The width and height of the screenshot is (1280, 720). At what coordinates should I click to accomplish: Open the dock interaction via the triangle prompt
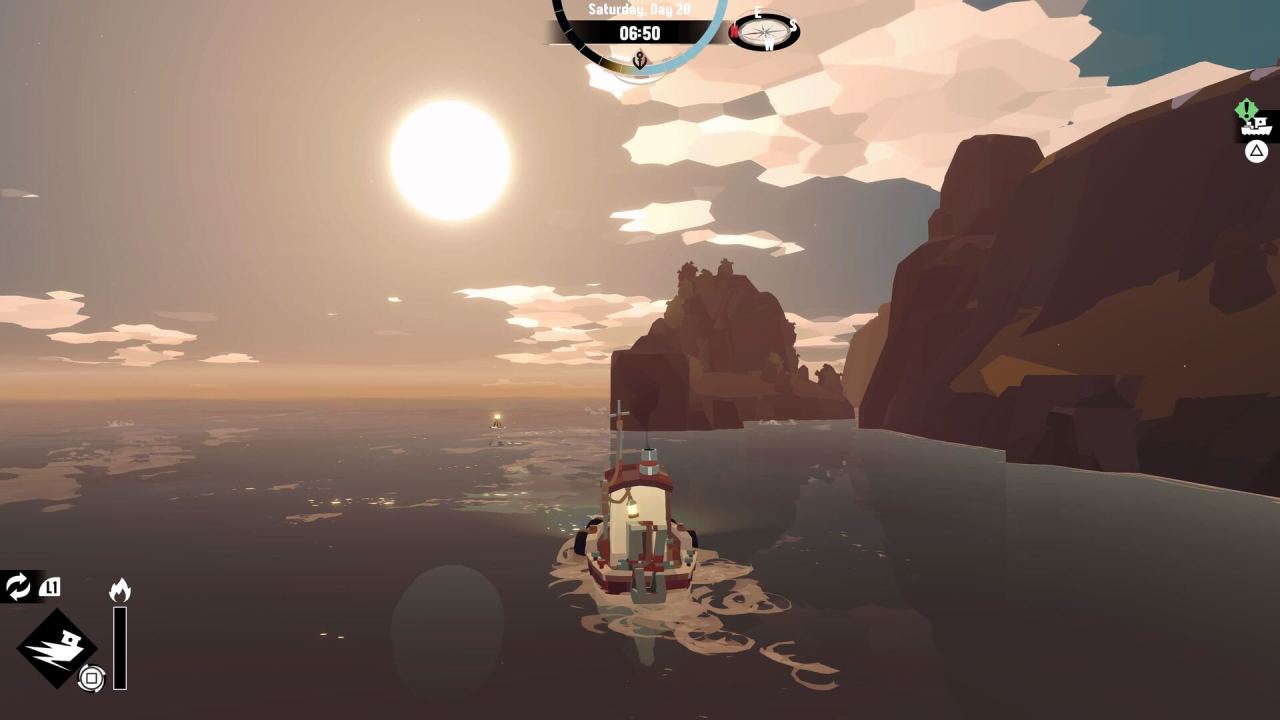(1255, 149)
